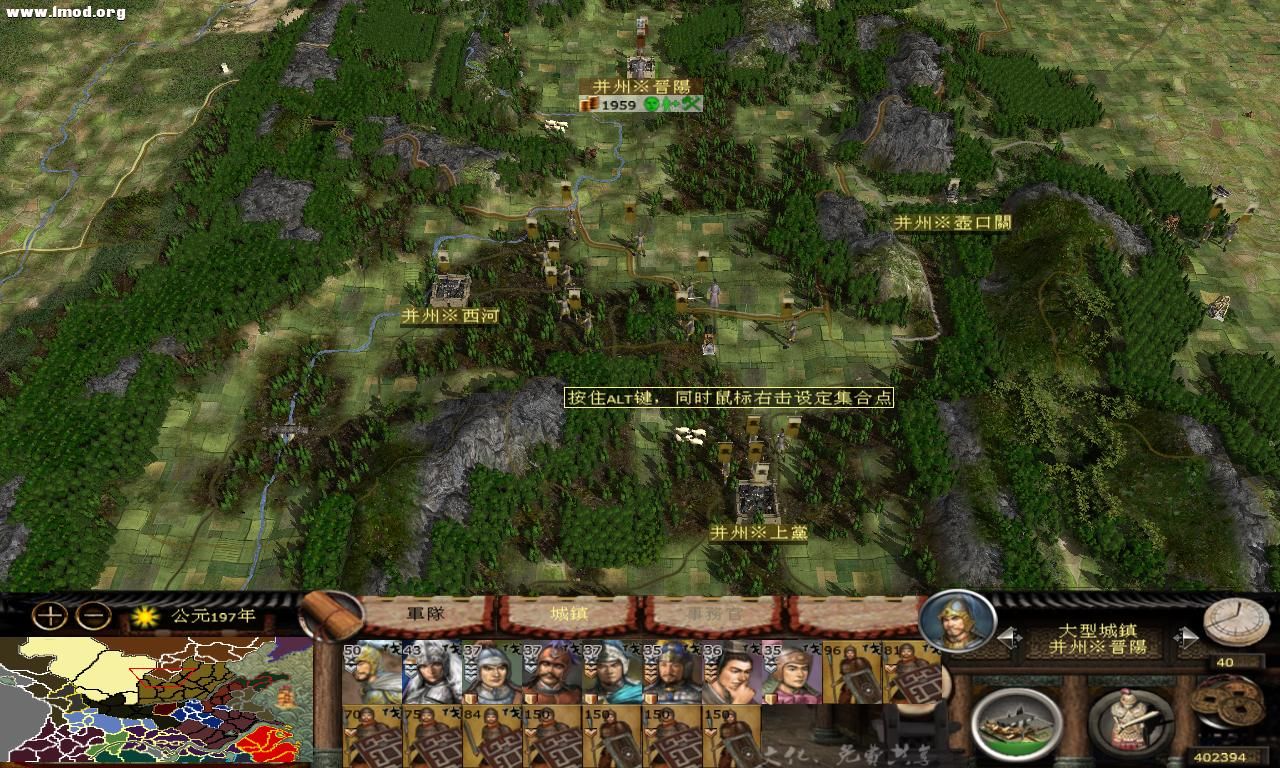Click the crossed-swords icon on Jinyang's banner
The width and height of the screenshot is (1280, 768).
point(692,103)
